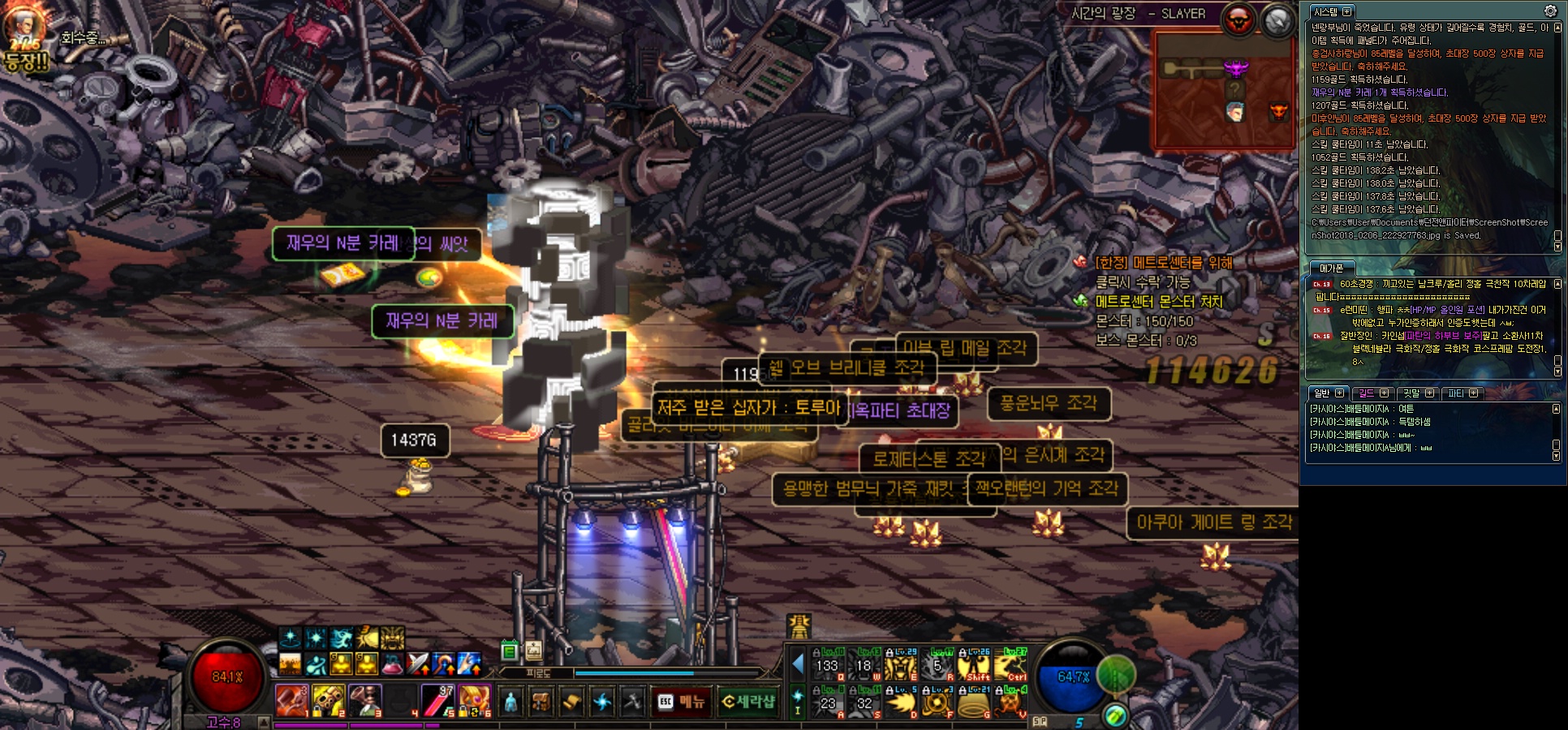Select the 일반 general chat tab
This screenshot has width=1568, height=730.
(1322, 393)
